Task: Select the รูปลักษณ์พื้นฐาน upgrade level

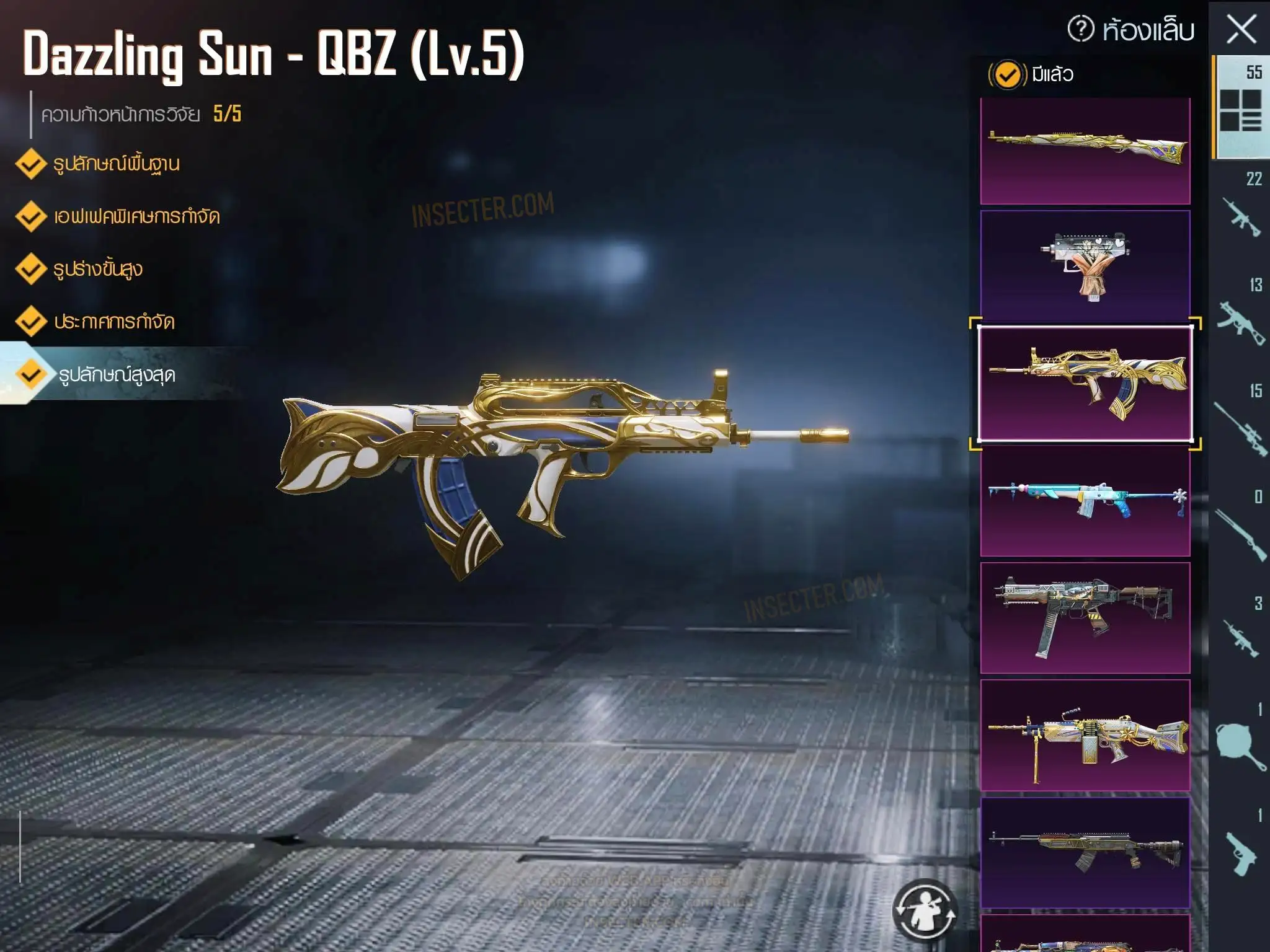Action: click(116, 164)
